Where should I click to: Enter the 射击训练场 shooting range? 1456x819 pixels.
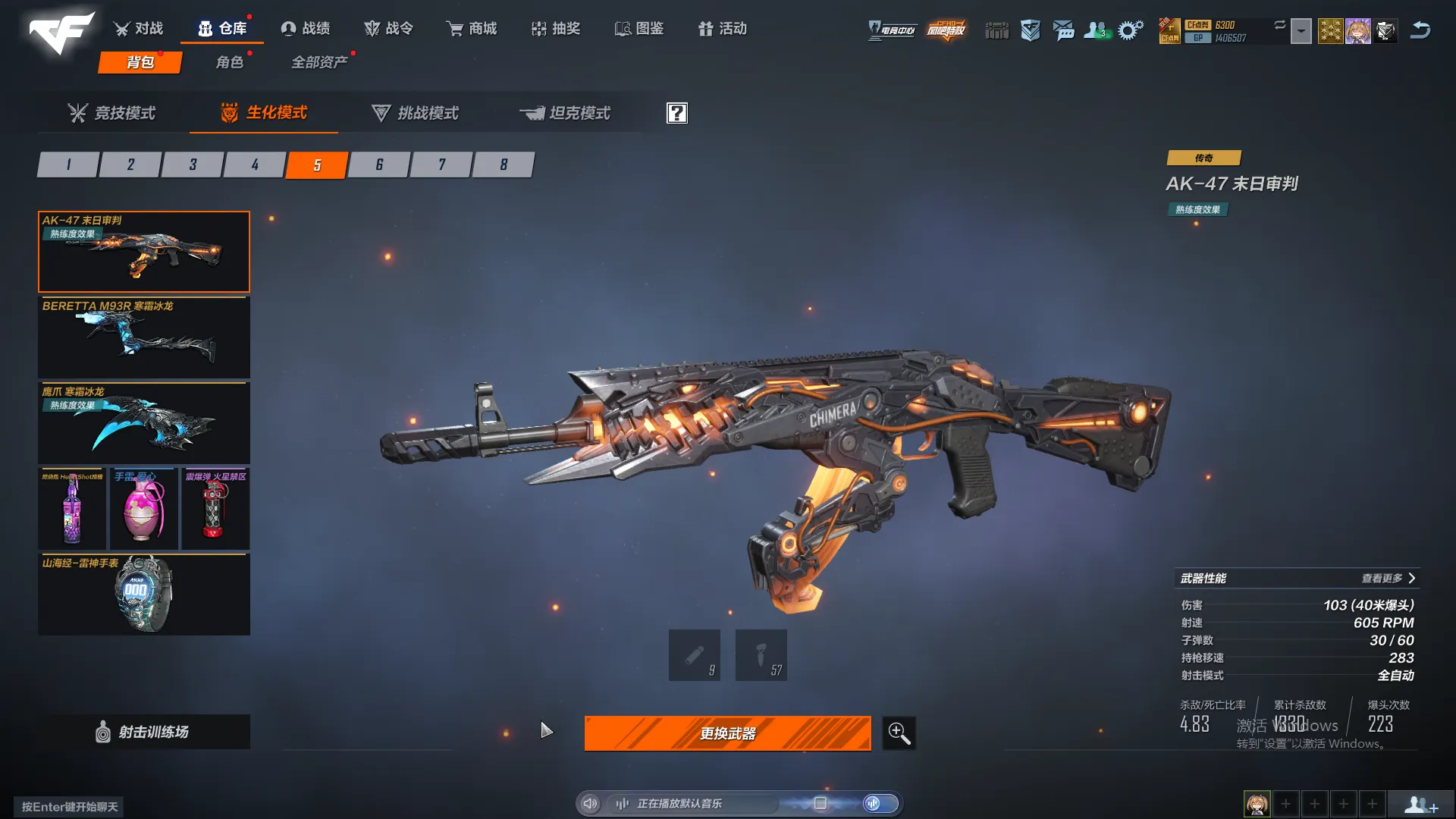click(144, 732)
